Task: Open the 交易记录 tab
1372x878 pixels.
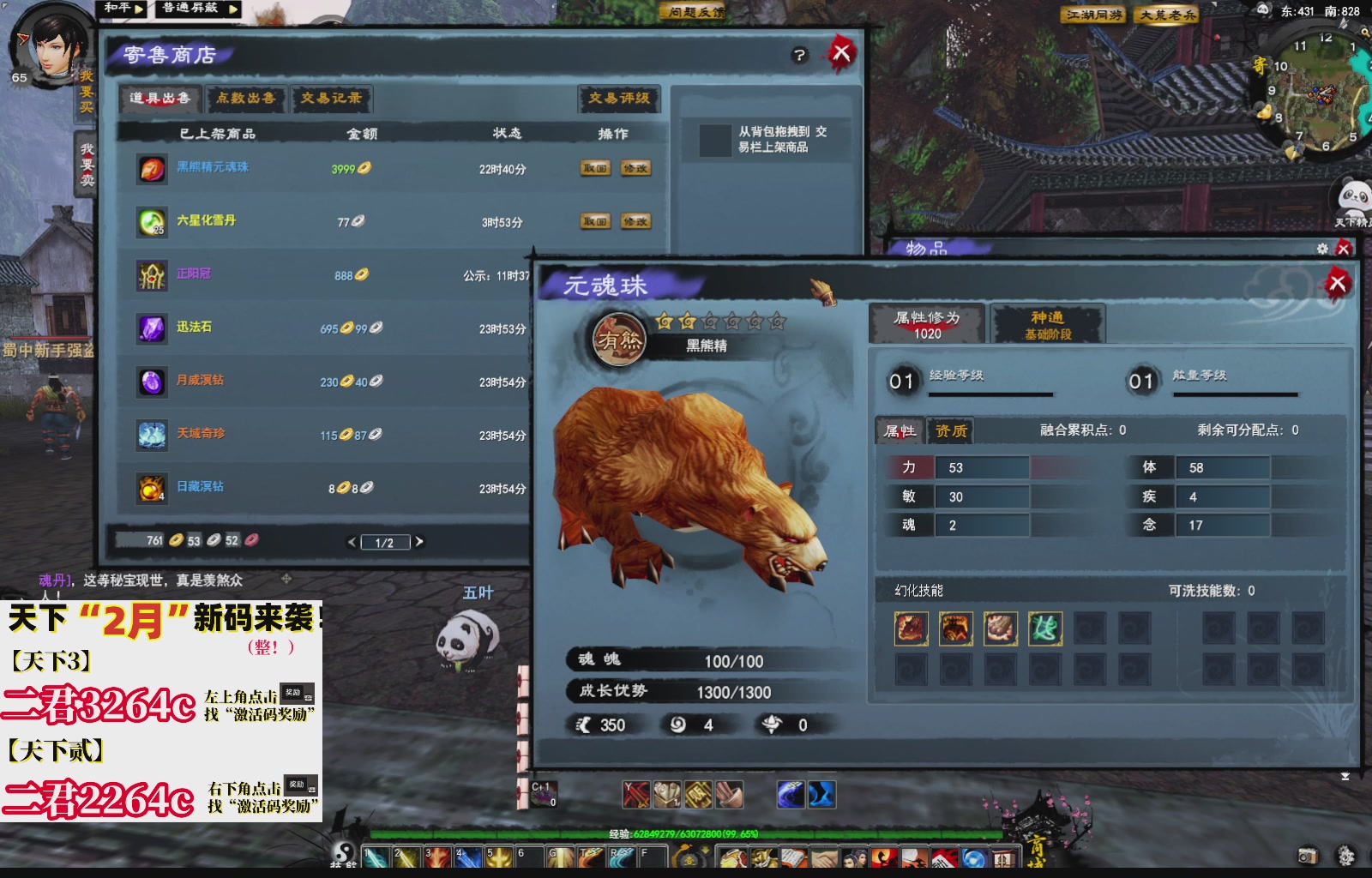Action: pyautogui.click(x=330, y=99)
